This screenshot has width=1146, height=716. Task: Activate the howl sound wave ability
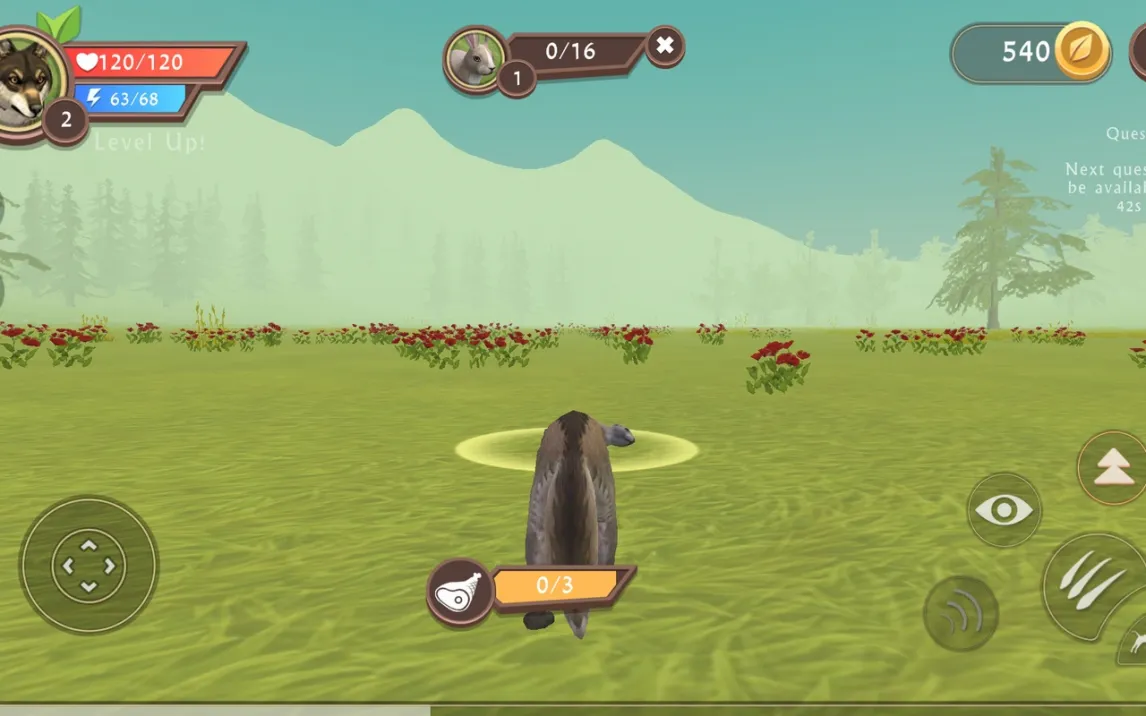(961, 614)
